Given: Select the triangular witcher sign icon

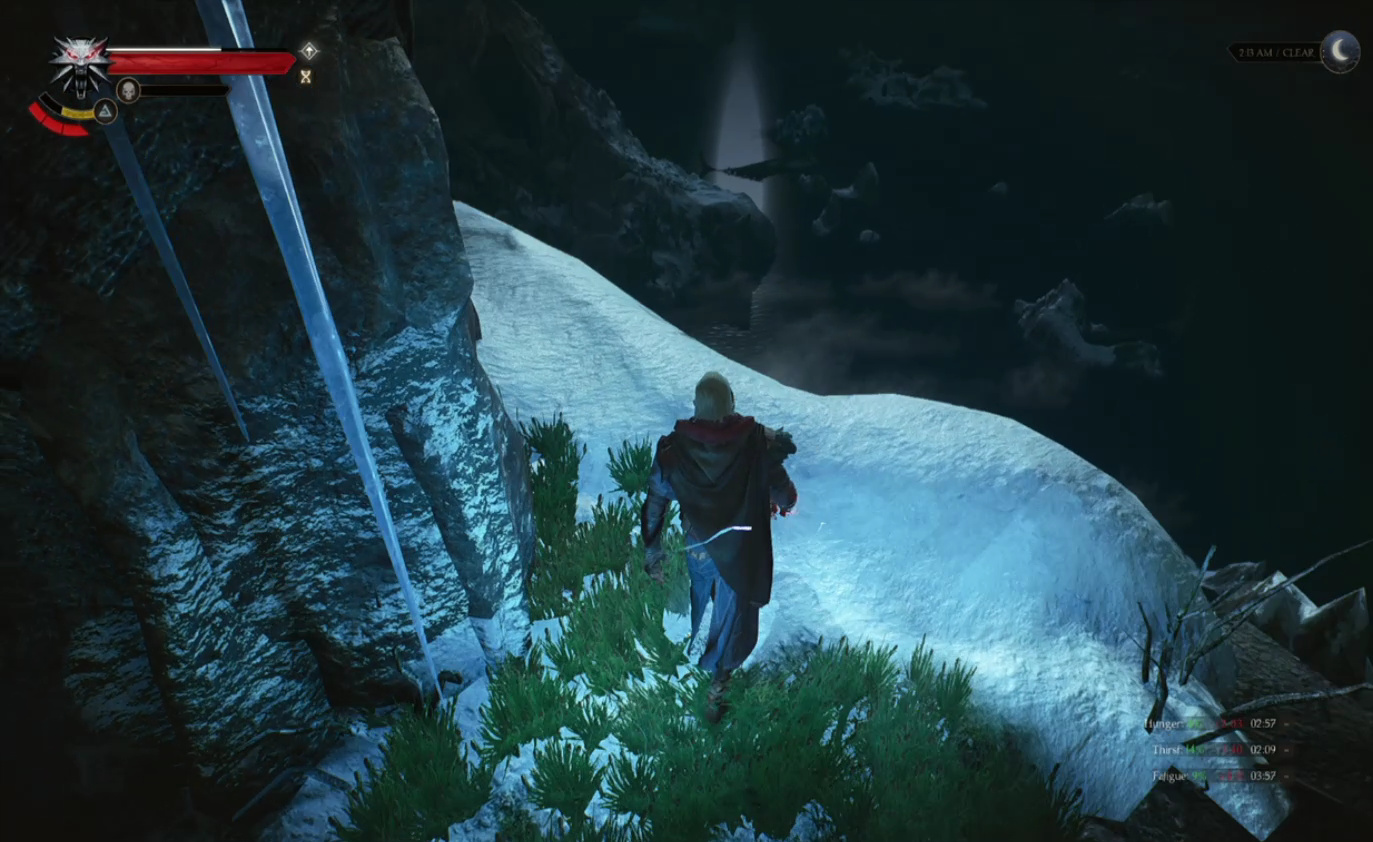Looking at the screenshot, I should [105, 111].
